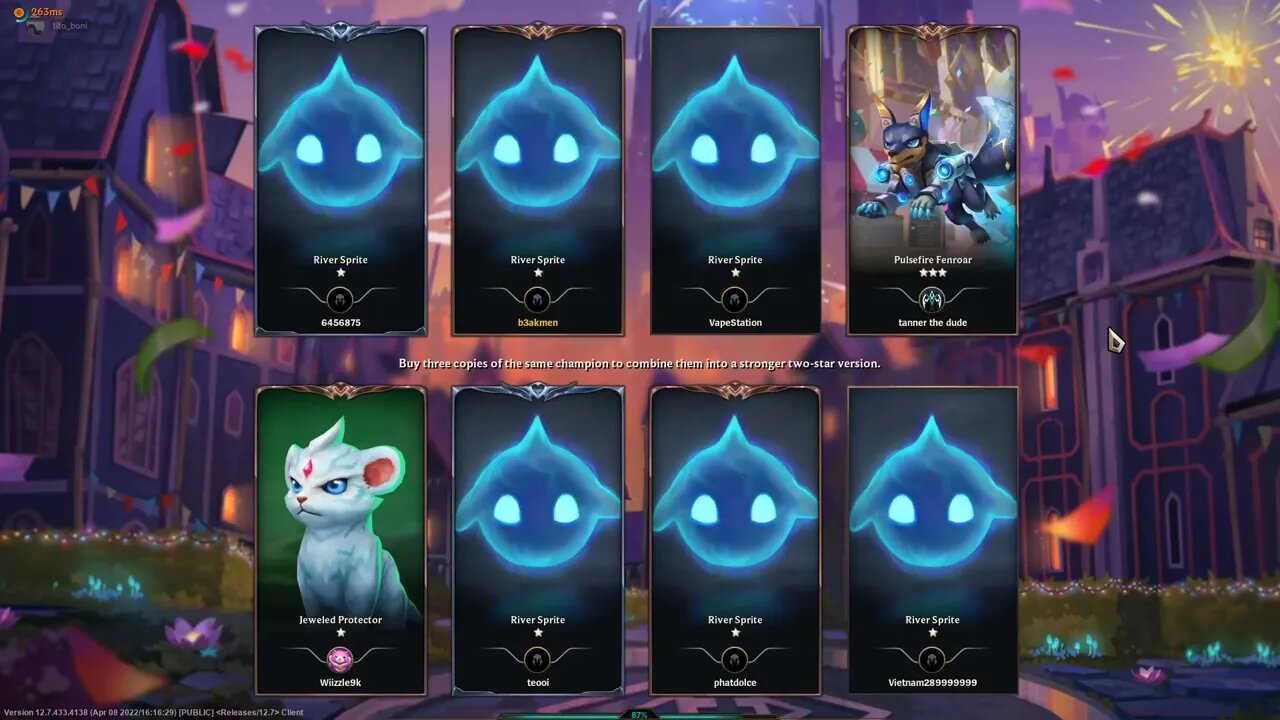Viewport: 1280px width, 720px height.
Task: Click the River Sprite avatar icon under 6456875
Action: pos(340,297)
